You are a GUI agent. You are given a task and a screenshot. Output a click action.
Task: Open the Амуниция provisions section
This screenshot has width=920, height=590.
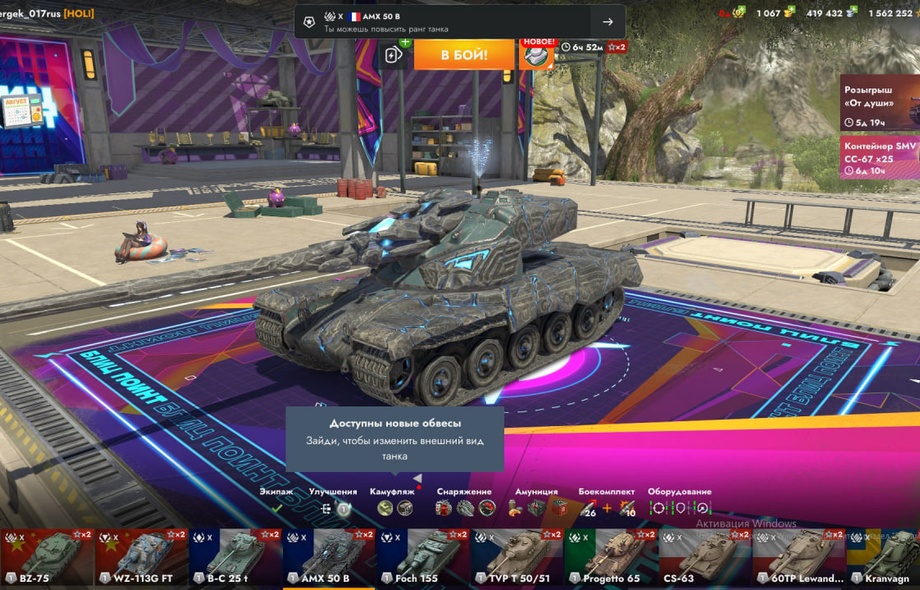click(x=536, y=501)
